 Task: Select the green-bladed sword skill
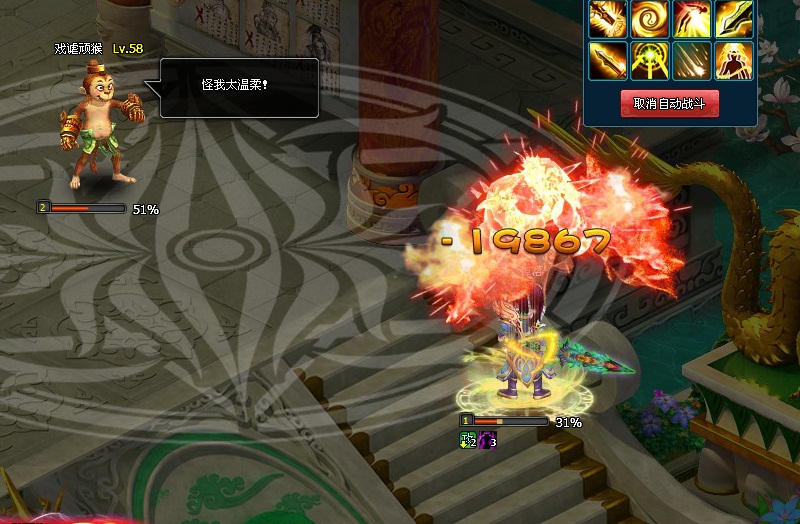point(734,19)
